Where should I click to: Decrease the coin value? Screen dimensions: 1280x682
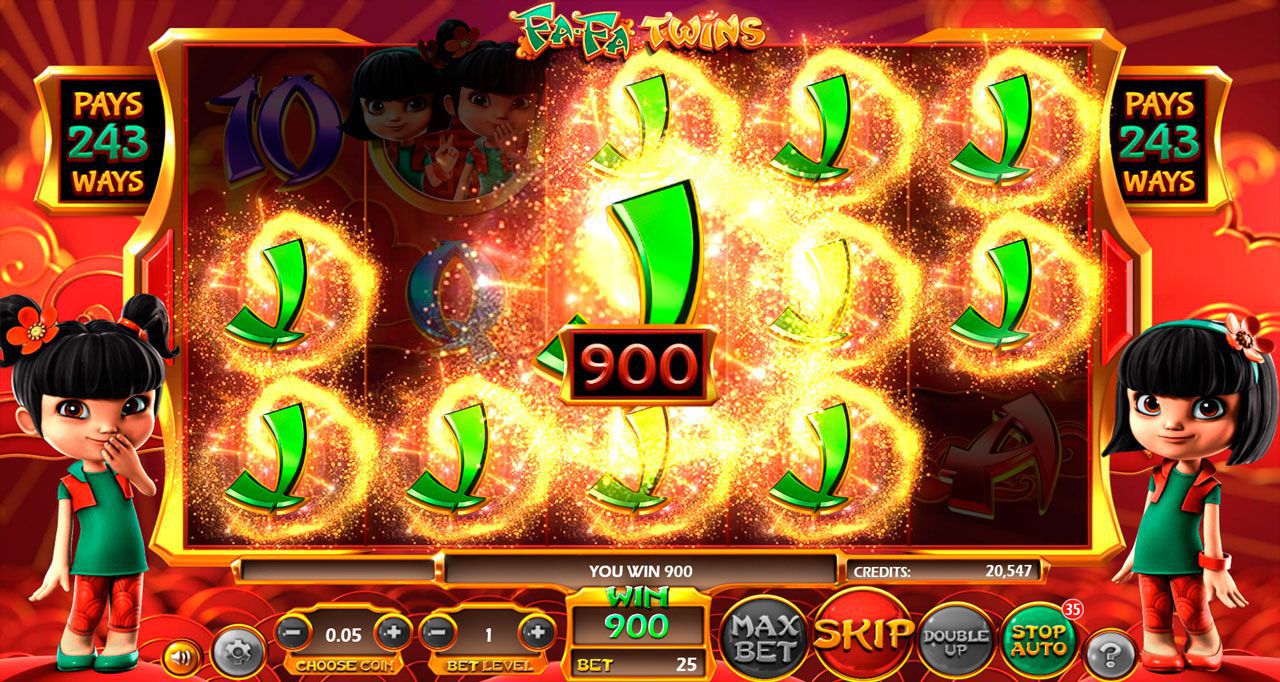pos(292,632)
